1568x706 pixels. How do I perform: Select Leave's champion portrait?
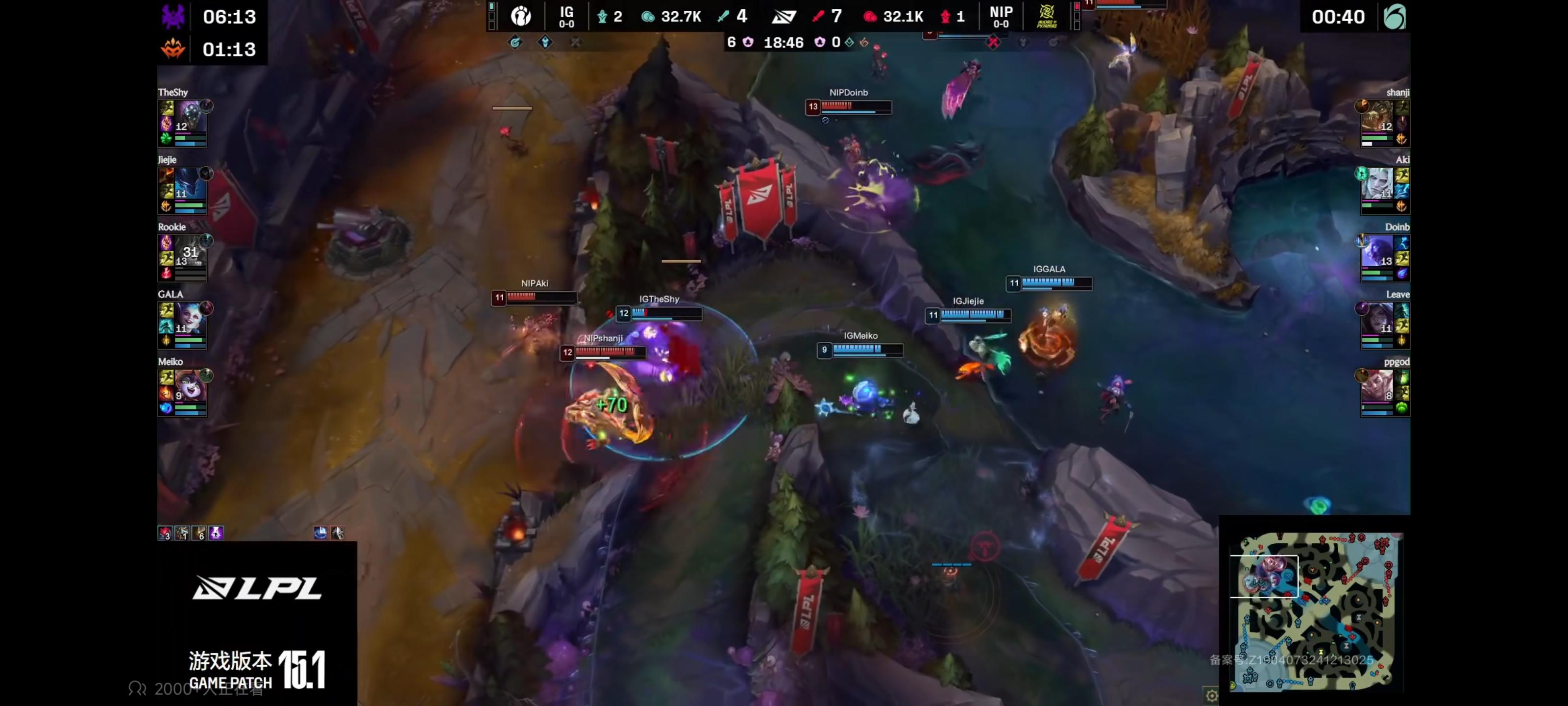pos(1376,319)
